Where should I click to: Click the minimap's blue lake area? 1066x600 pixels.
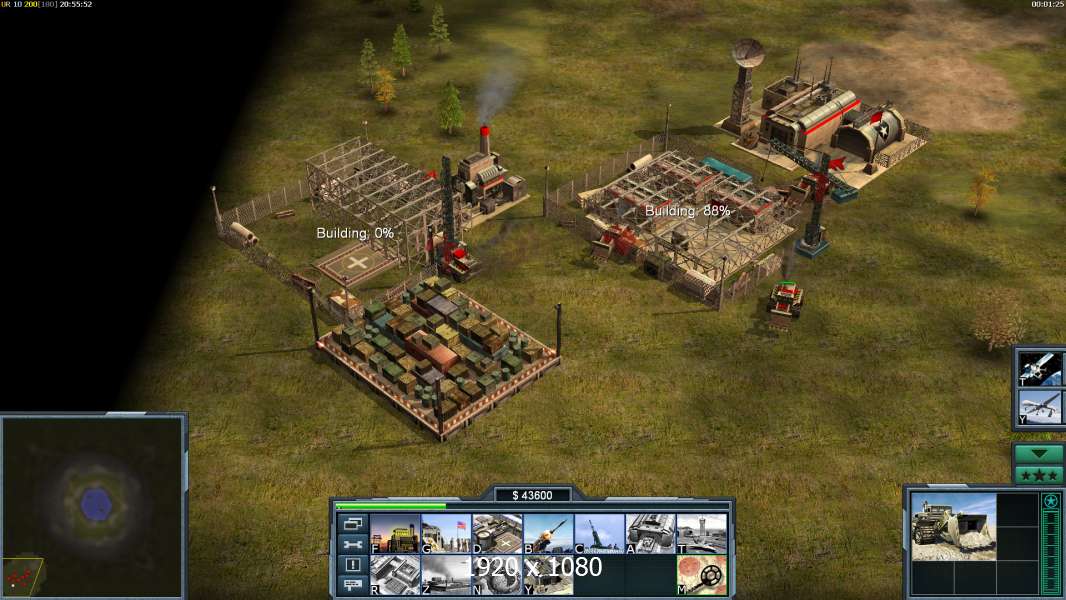click(x=96, y=501)
